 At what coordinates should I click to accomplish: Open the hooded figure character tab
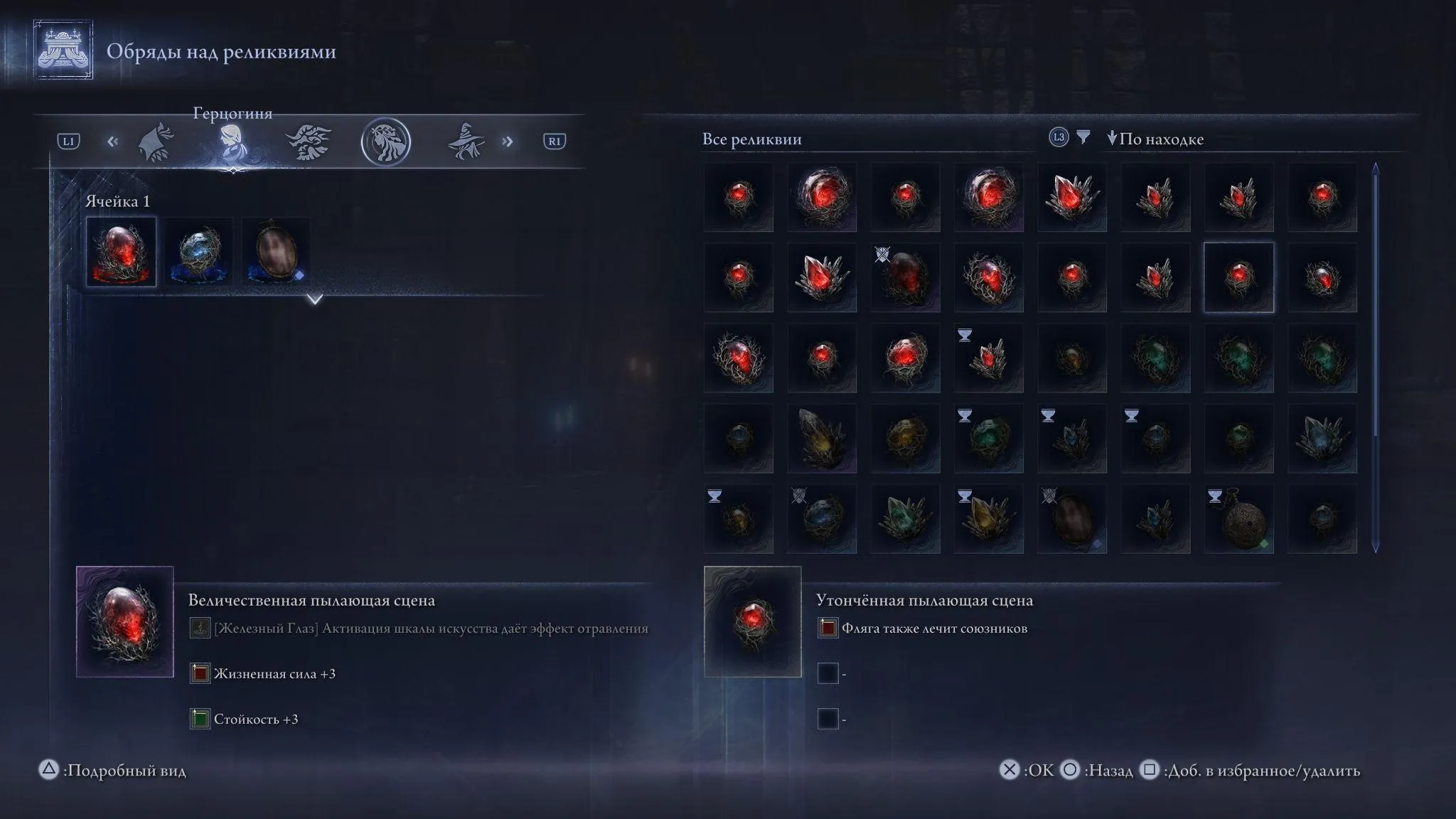pos(156,142)
